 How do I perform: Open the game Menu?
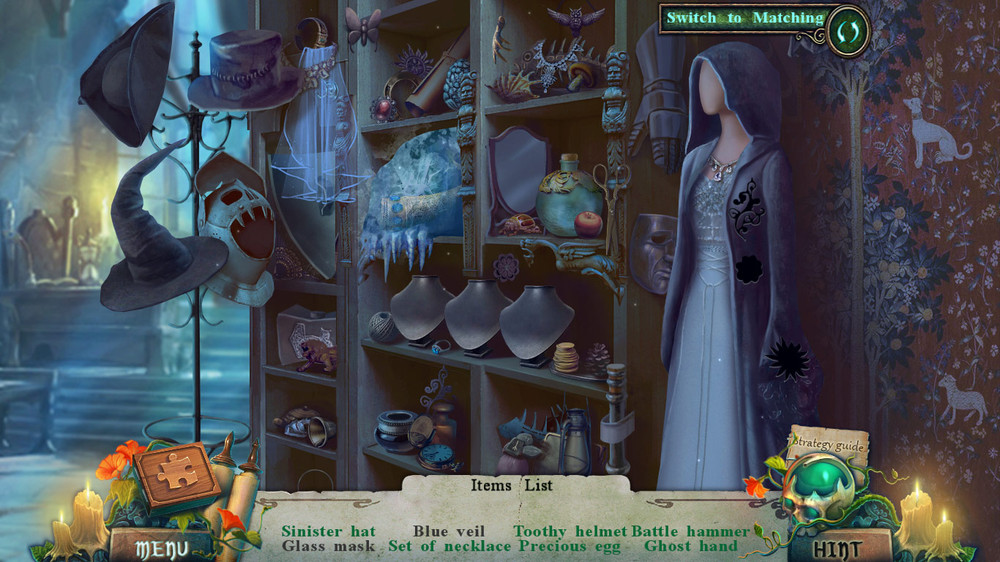[160, 547]
